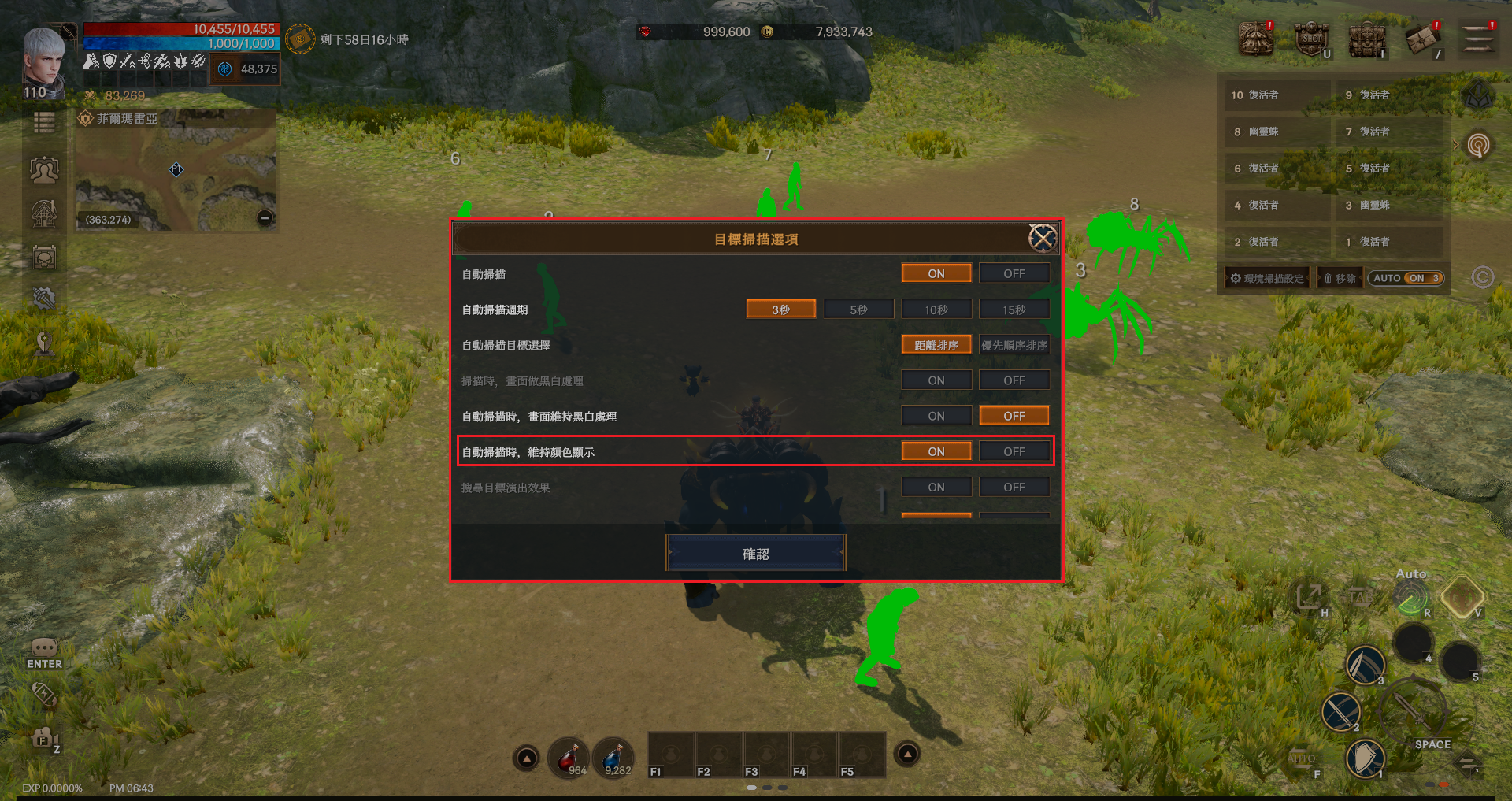1512x801 pixels.
Task: Open the backpack inventory icon
Action: (x=1367, y=39)
